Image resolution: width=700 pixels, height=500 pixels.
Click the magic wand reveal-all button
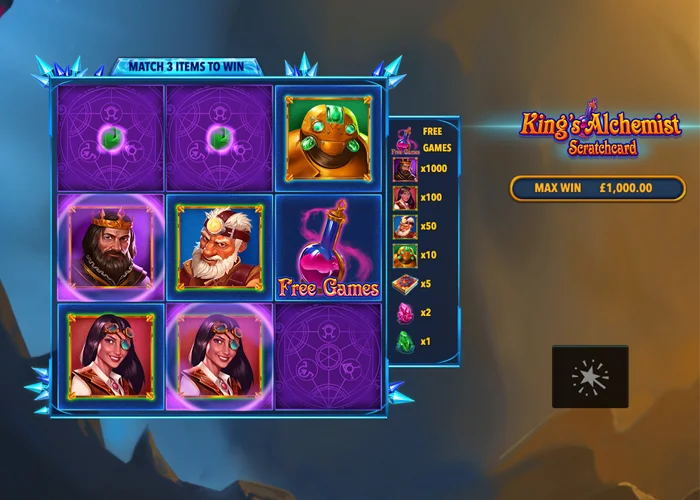[x=590, y=376]
